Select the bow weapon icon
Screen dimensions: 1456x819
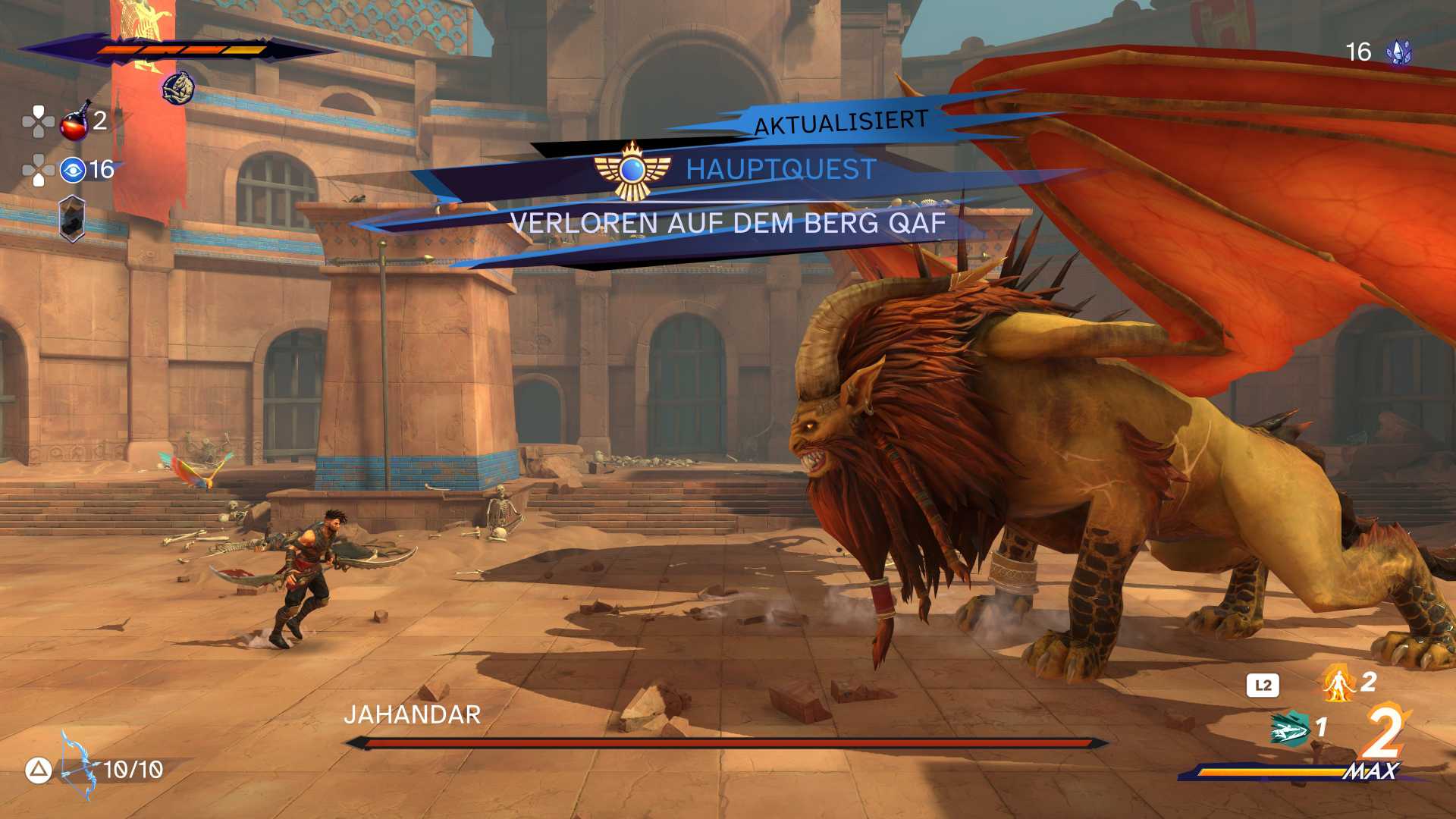click(x=77, y=767)
